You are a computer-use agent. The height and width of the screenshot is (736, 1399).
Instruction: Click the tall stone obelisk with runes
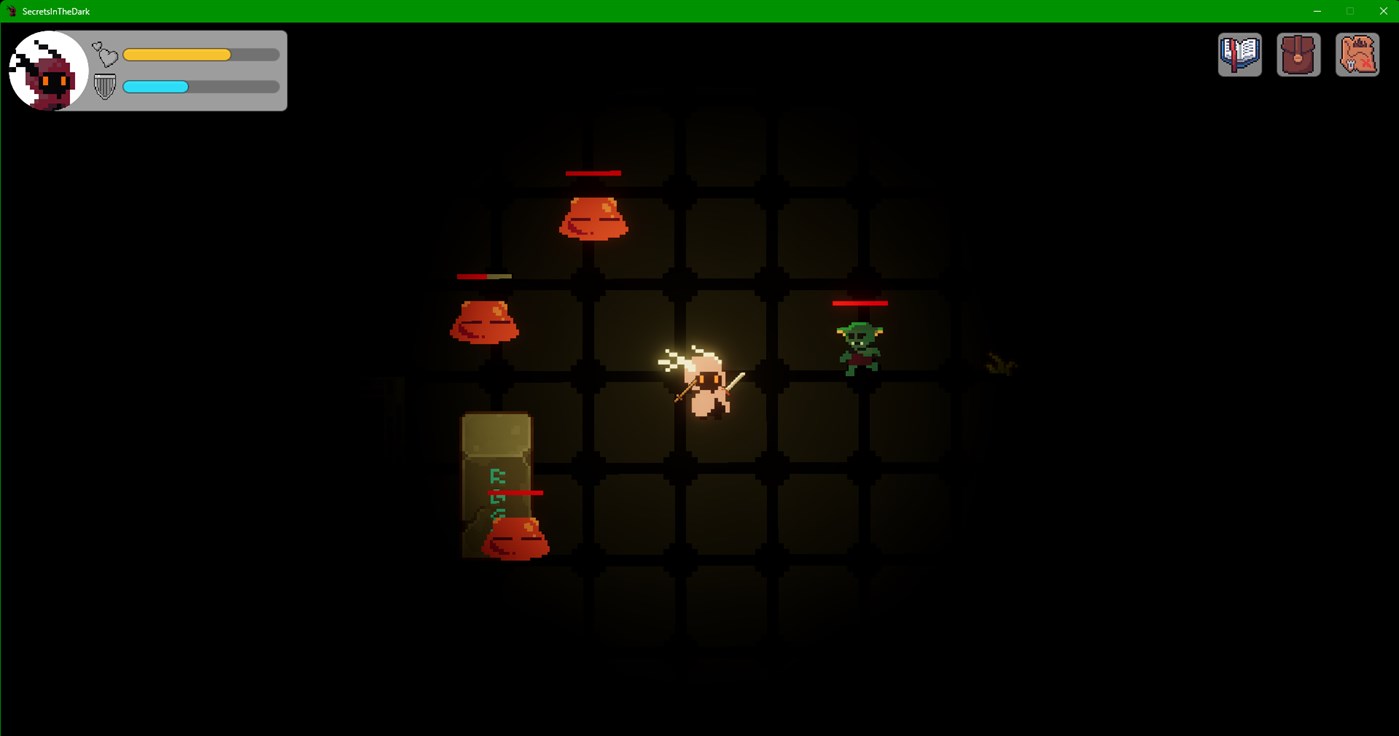tap(495, 470)
